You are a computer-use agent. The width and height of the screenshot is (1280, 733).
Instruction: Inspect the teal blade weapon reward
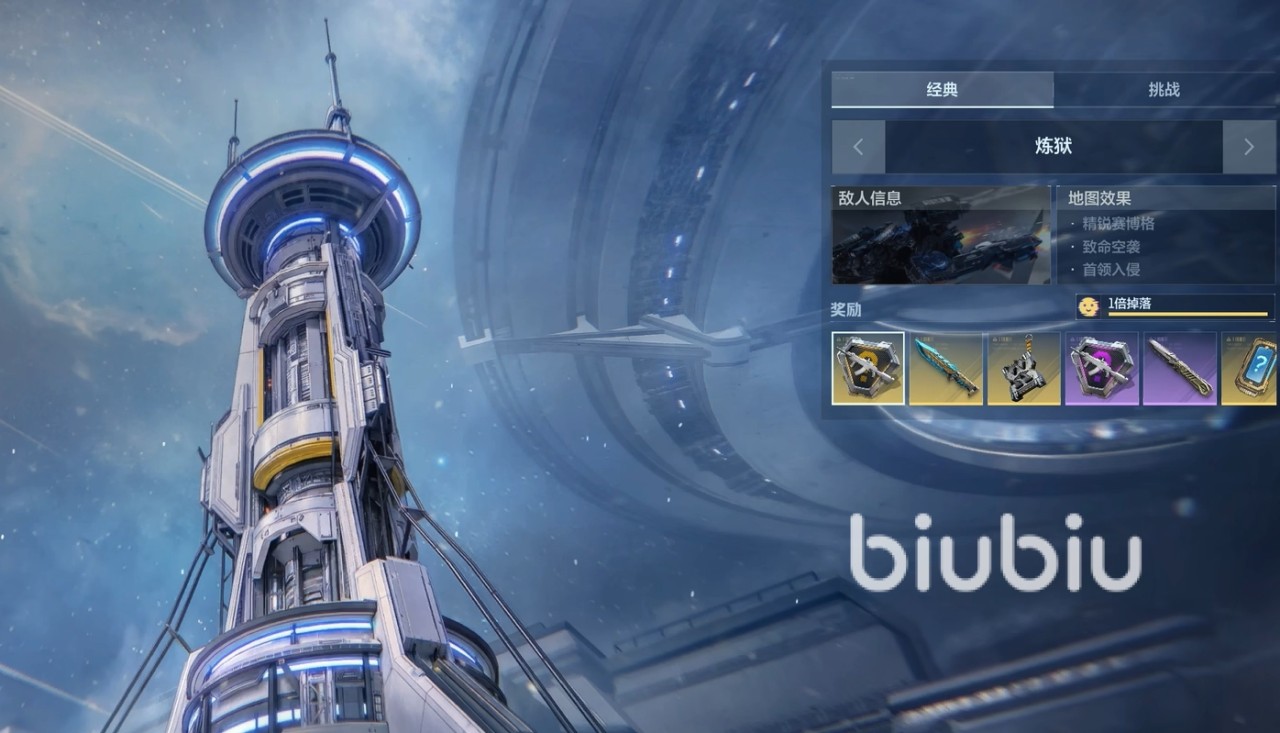(945, 369)
